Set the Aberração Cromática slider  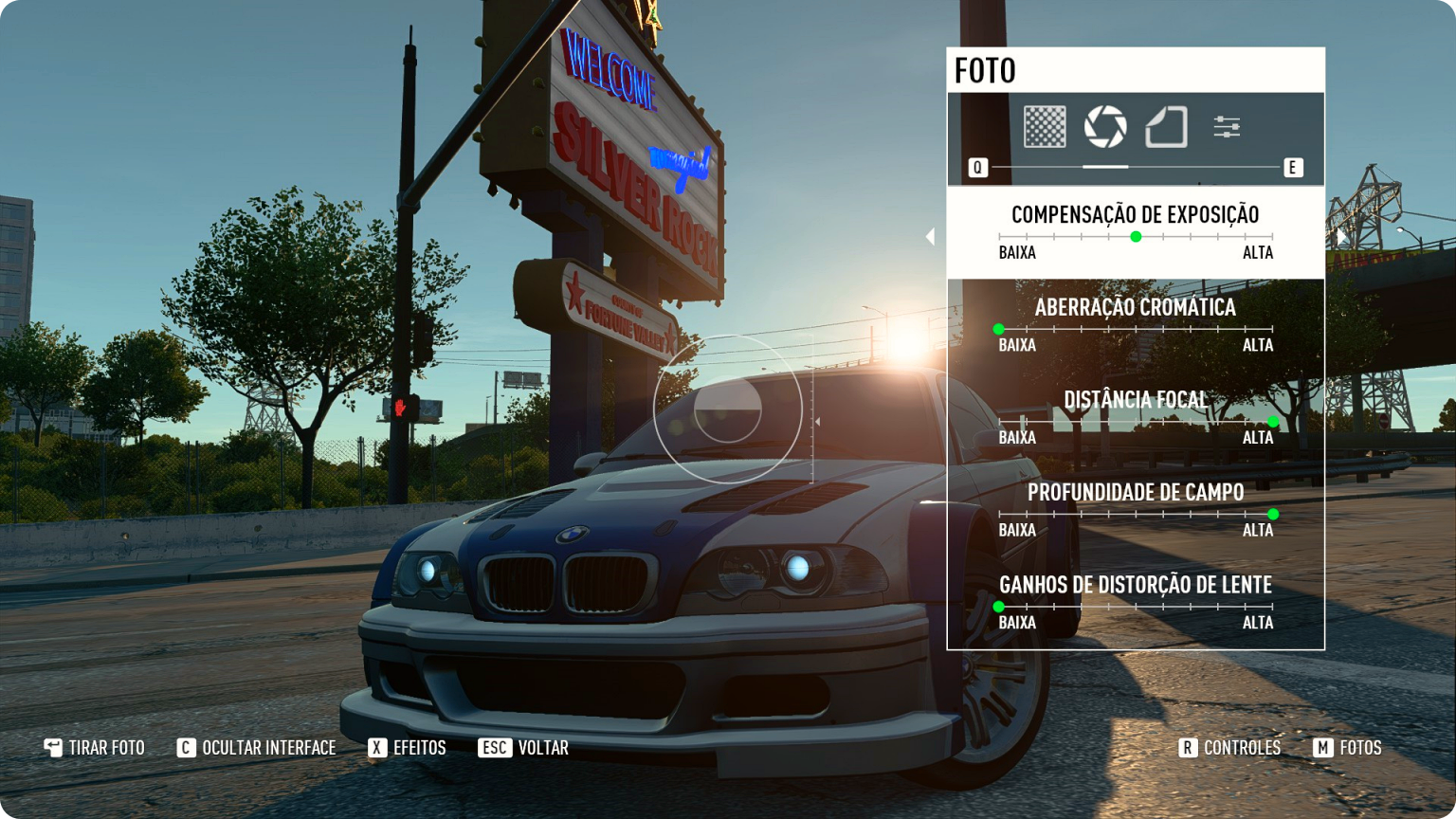click(999, 330)
